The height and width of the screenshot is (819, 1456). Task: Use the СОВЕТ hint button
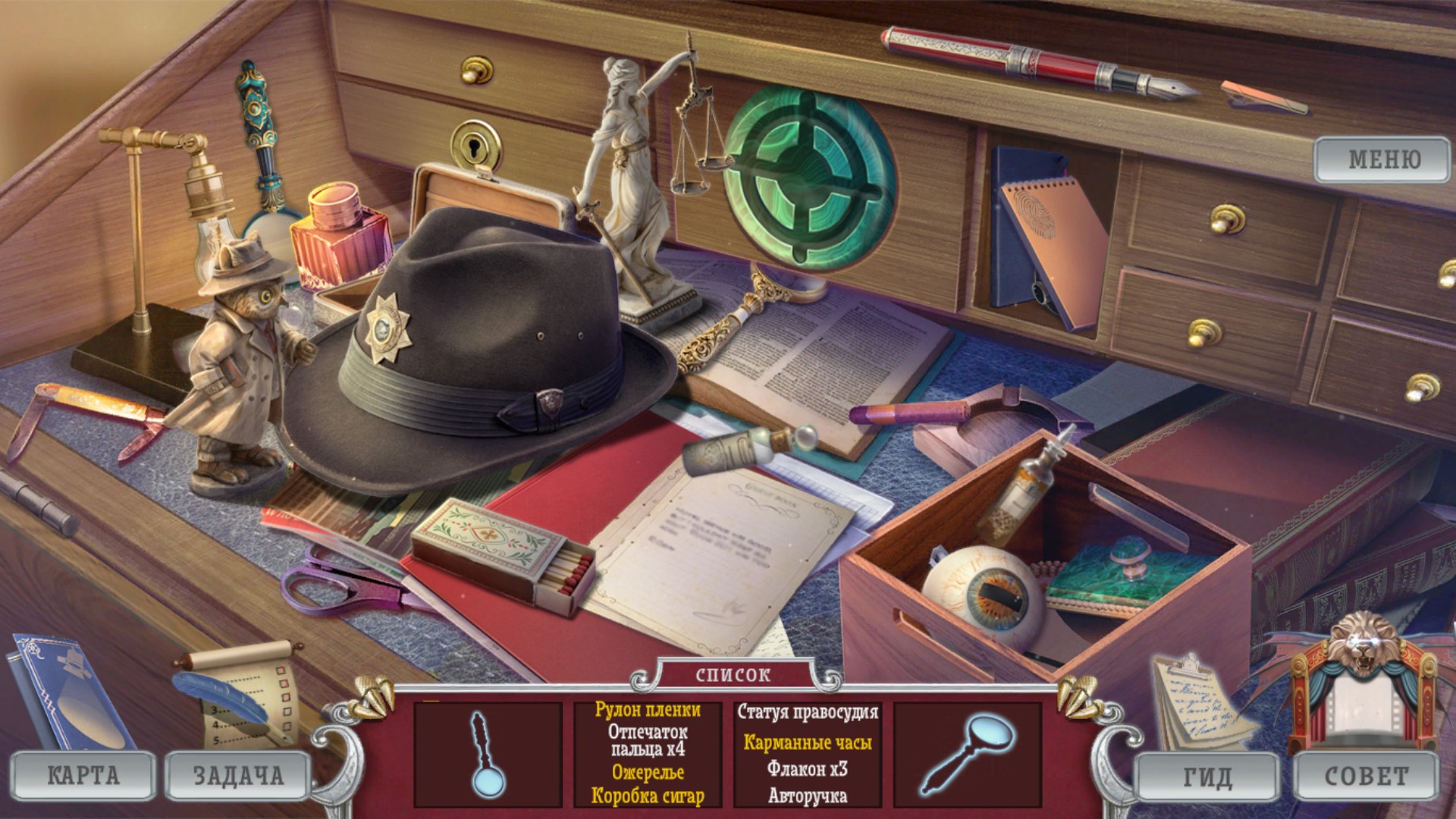(x=1366, y=777)
